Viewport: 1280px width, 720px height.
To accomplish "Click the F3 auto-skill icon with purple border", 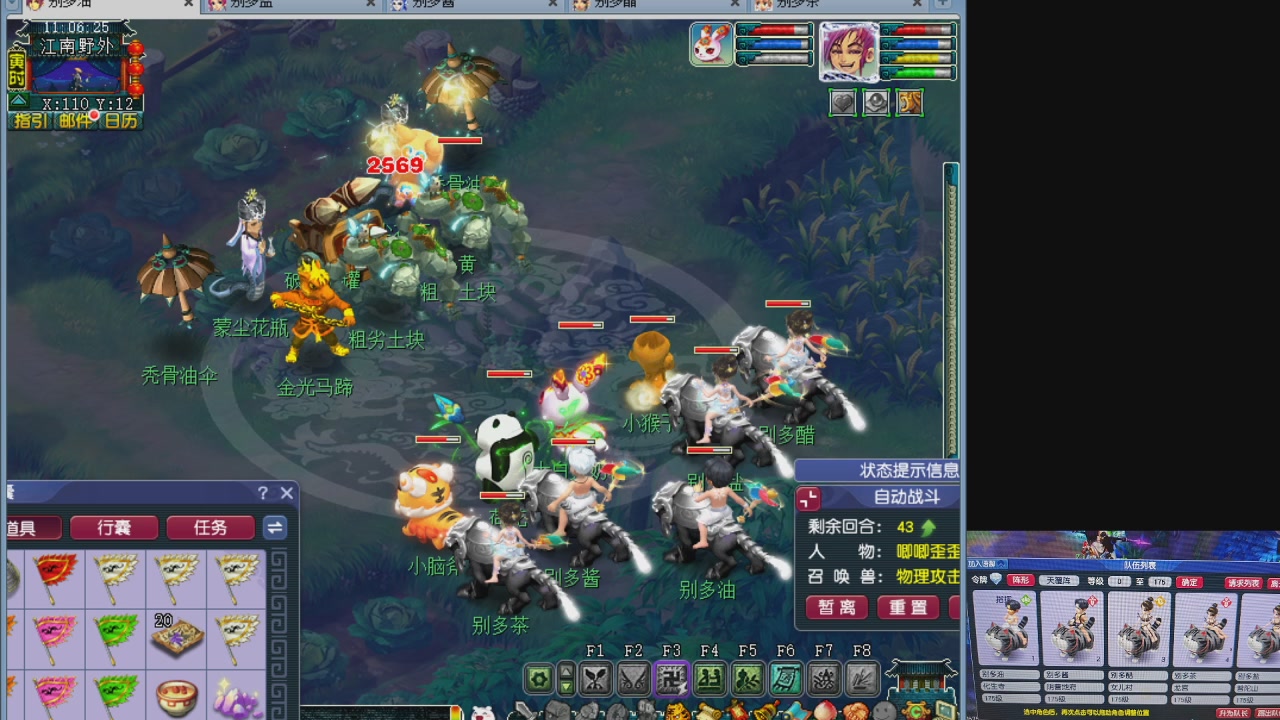I will pyautogui.click(x=673, y=678).
